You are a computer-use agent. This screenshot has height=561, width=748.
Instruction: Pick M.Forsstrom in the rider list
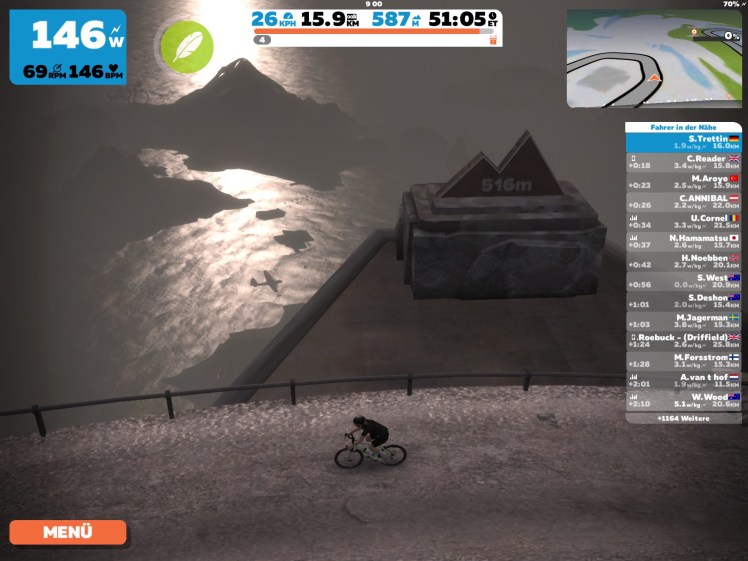point(683,360)
